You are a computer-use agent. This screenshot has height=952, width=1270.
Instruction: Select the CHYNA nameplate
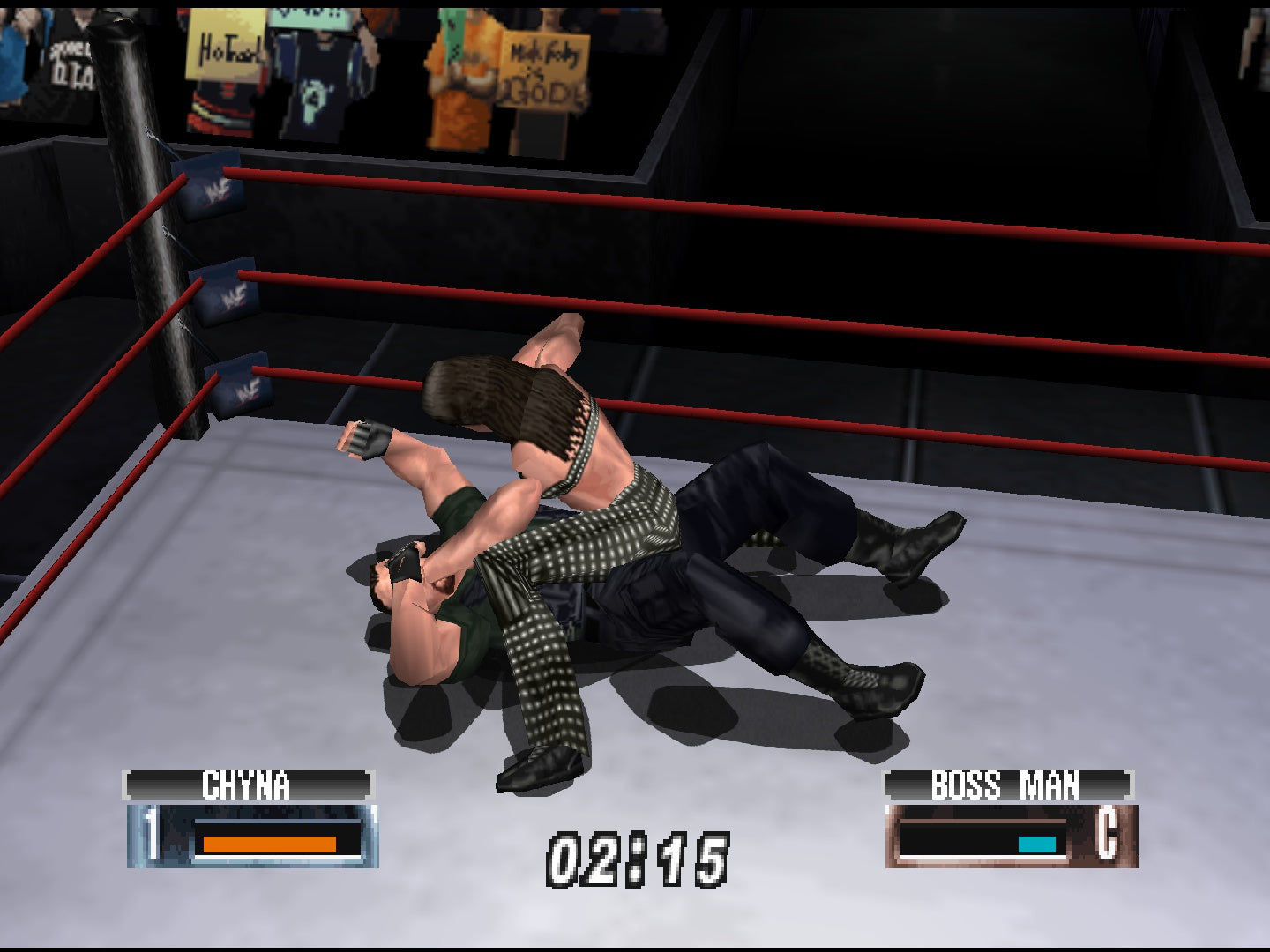coord(250,780)
